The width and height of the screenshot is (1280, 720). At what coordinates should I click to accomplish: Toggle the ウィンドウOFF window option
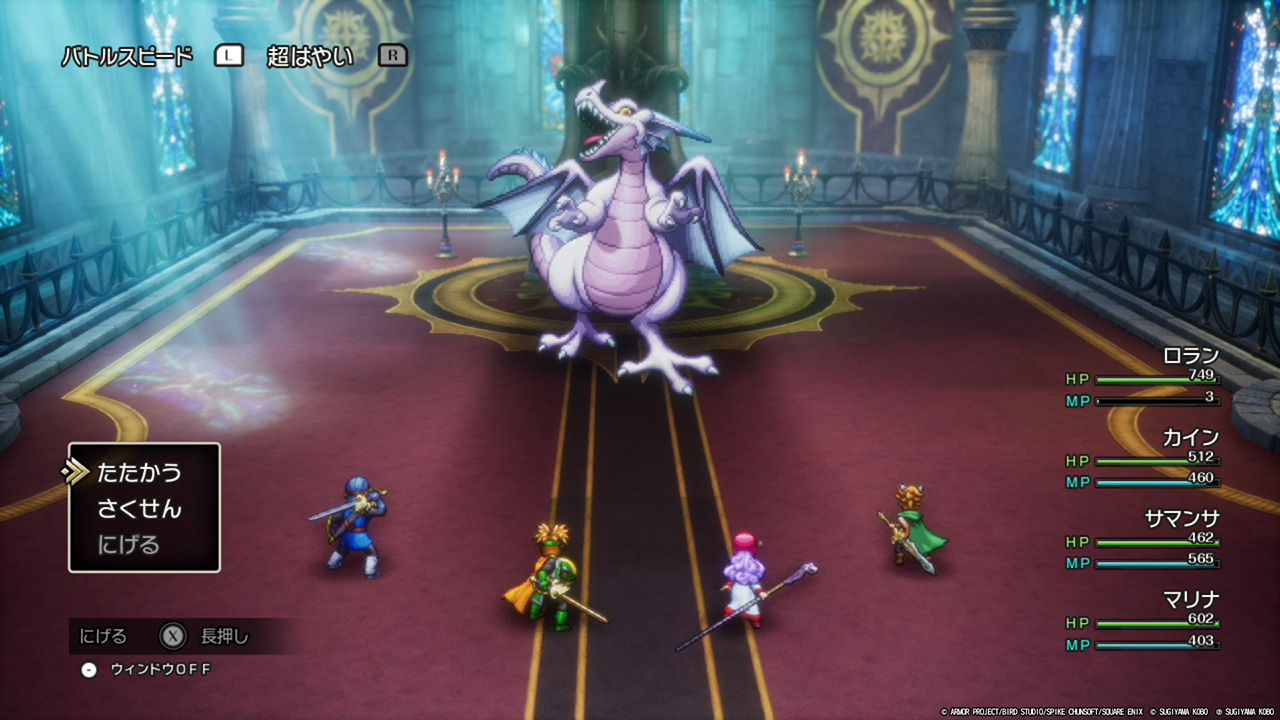point(160,669)
